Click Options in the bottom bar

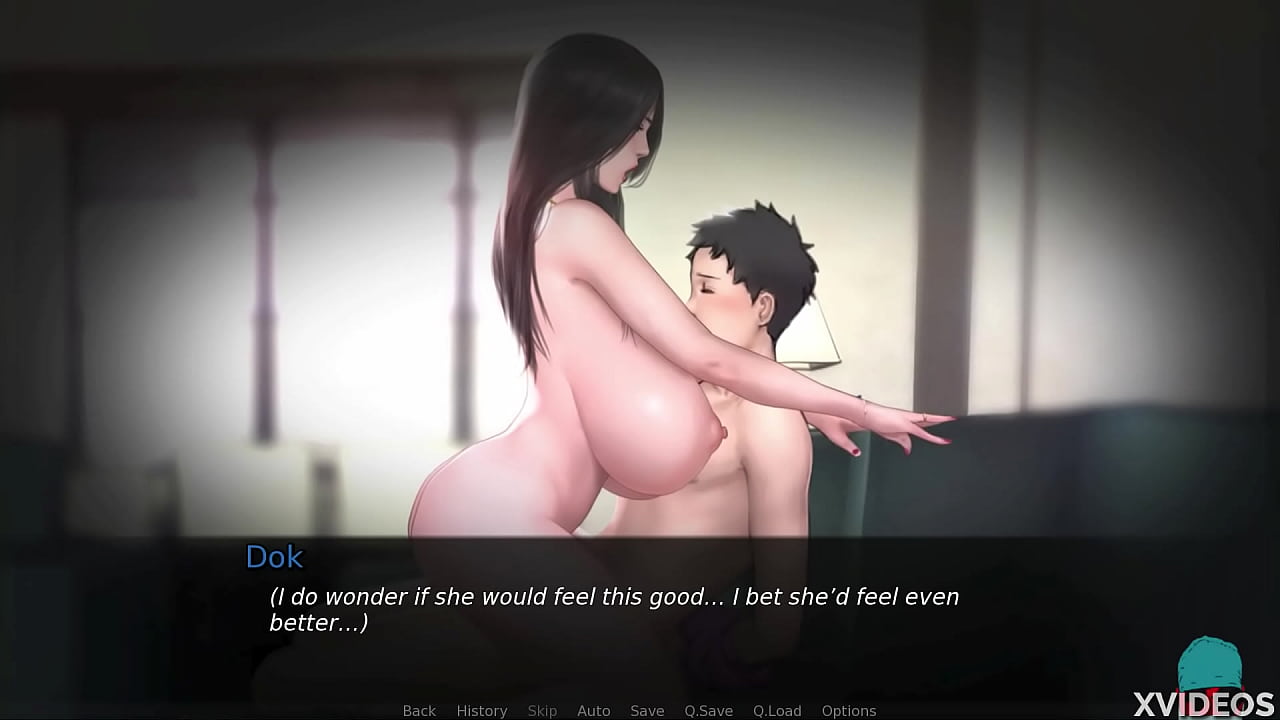point(849,710)
